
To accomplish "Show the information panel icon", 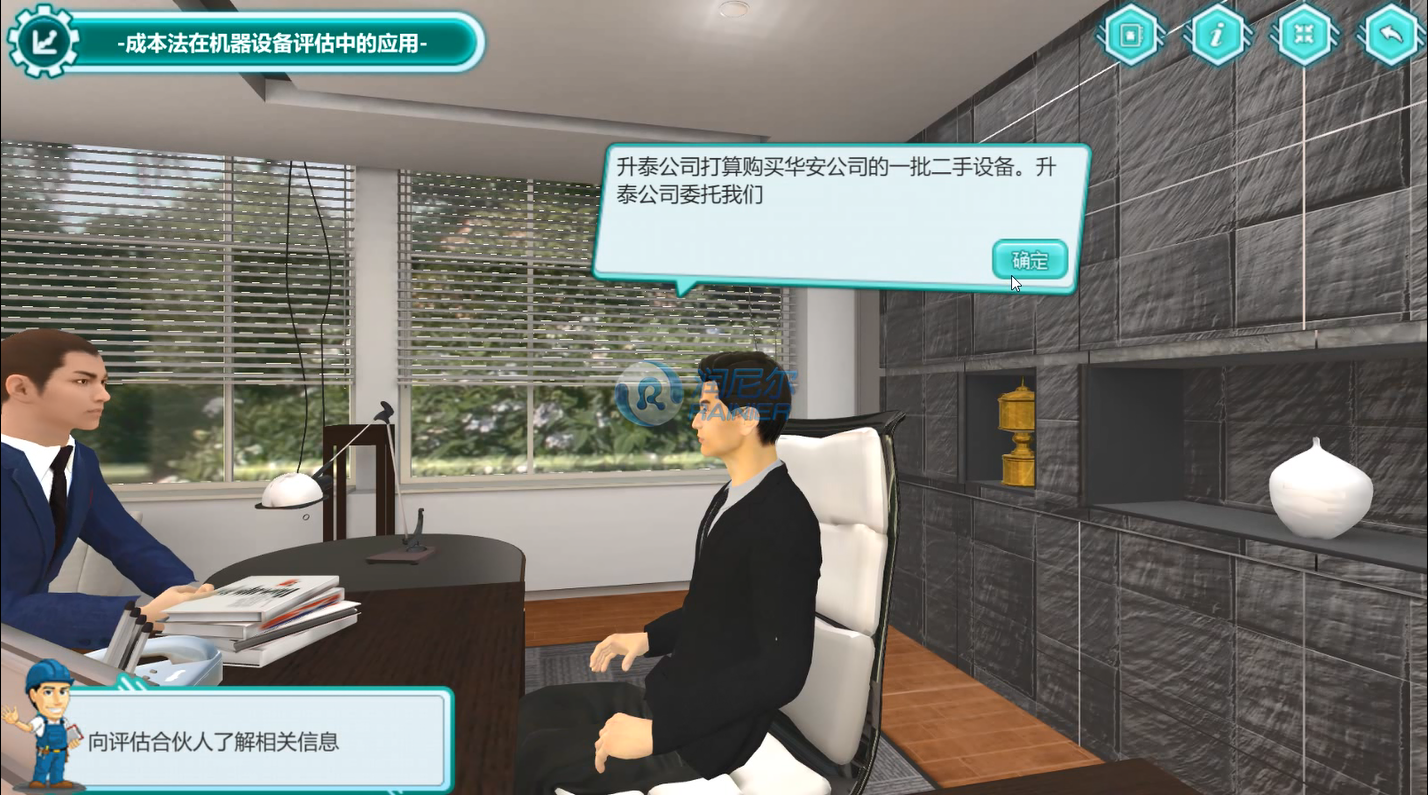I will (x=1217, y=35).
